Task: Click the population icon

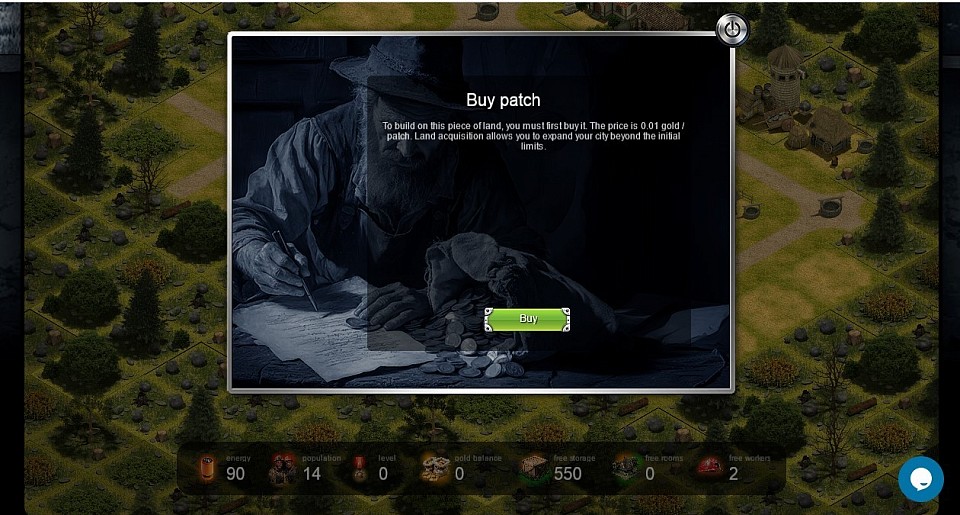Action: [284, 468]
